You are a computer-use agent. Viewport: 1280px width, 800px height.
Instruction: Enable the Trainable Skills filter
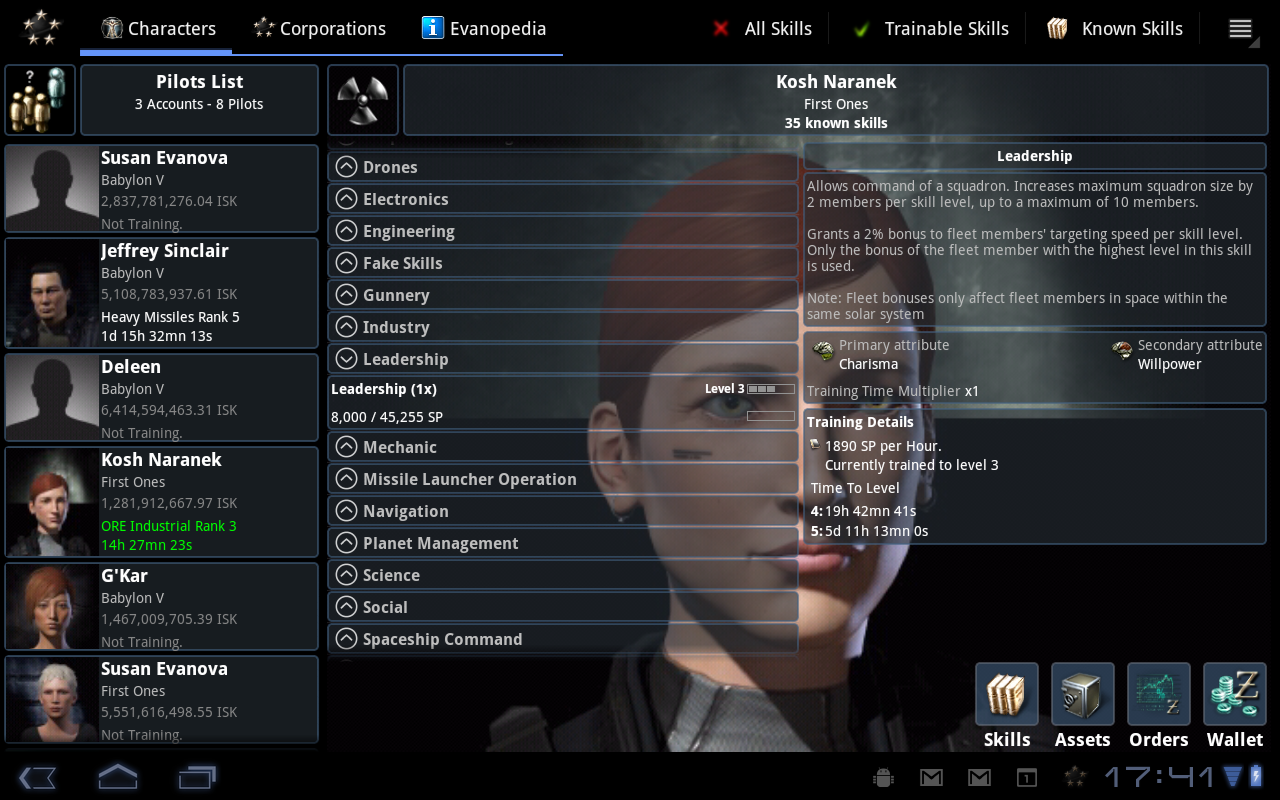point(928,28)
